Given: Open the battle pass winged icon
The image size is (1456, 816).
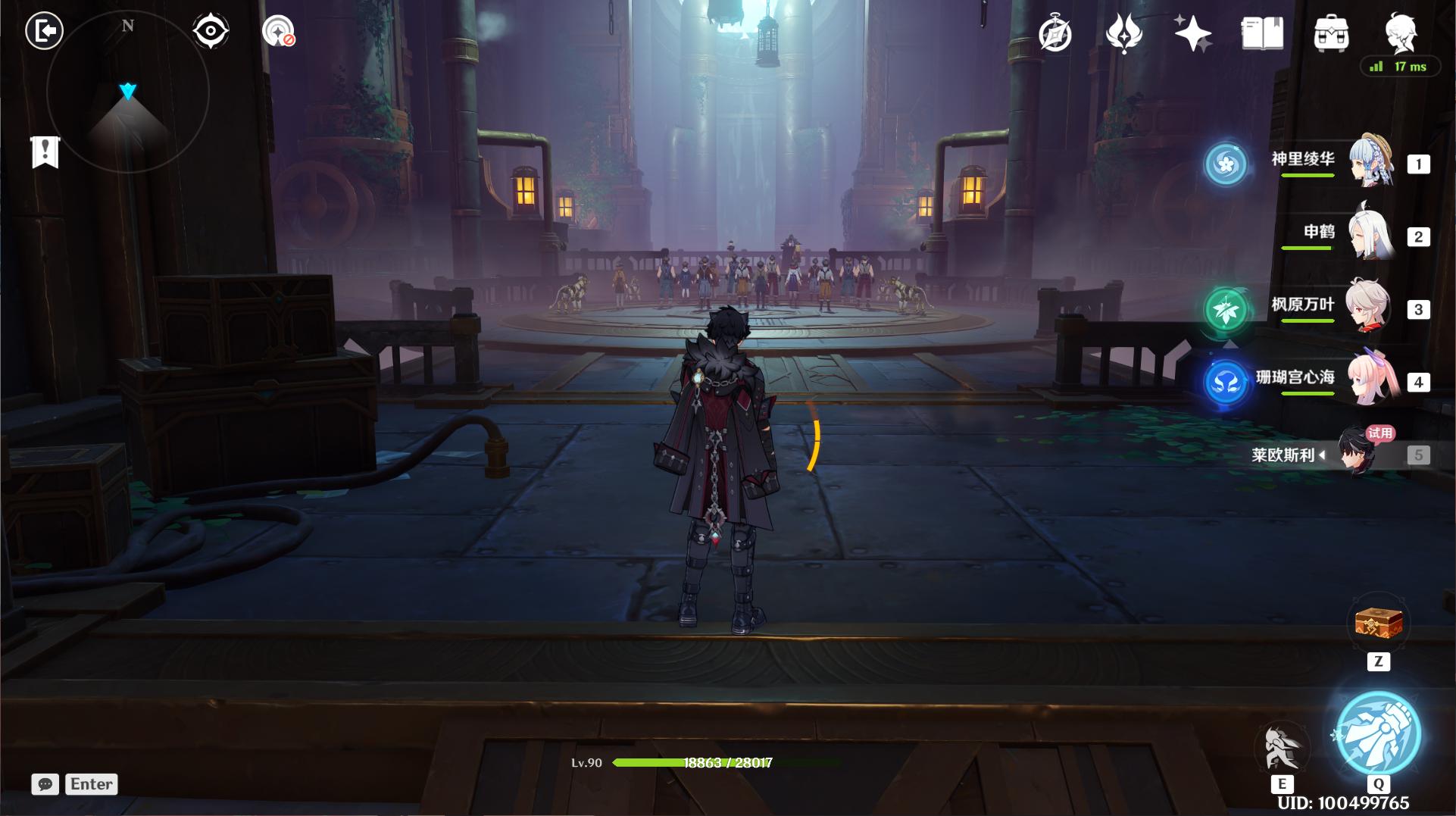Looking at the screenshot, I should click(x=1124, y=34).
